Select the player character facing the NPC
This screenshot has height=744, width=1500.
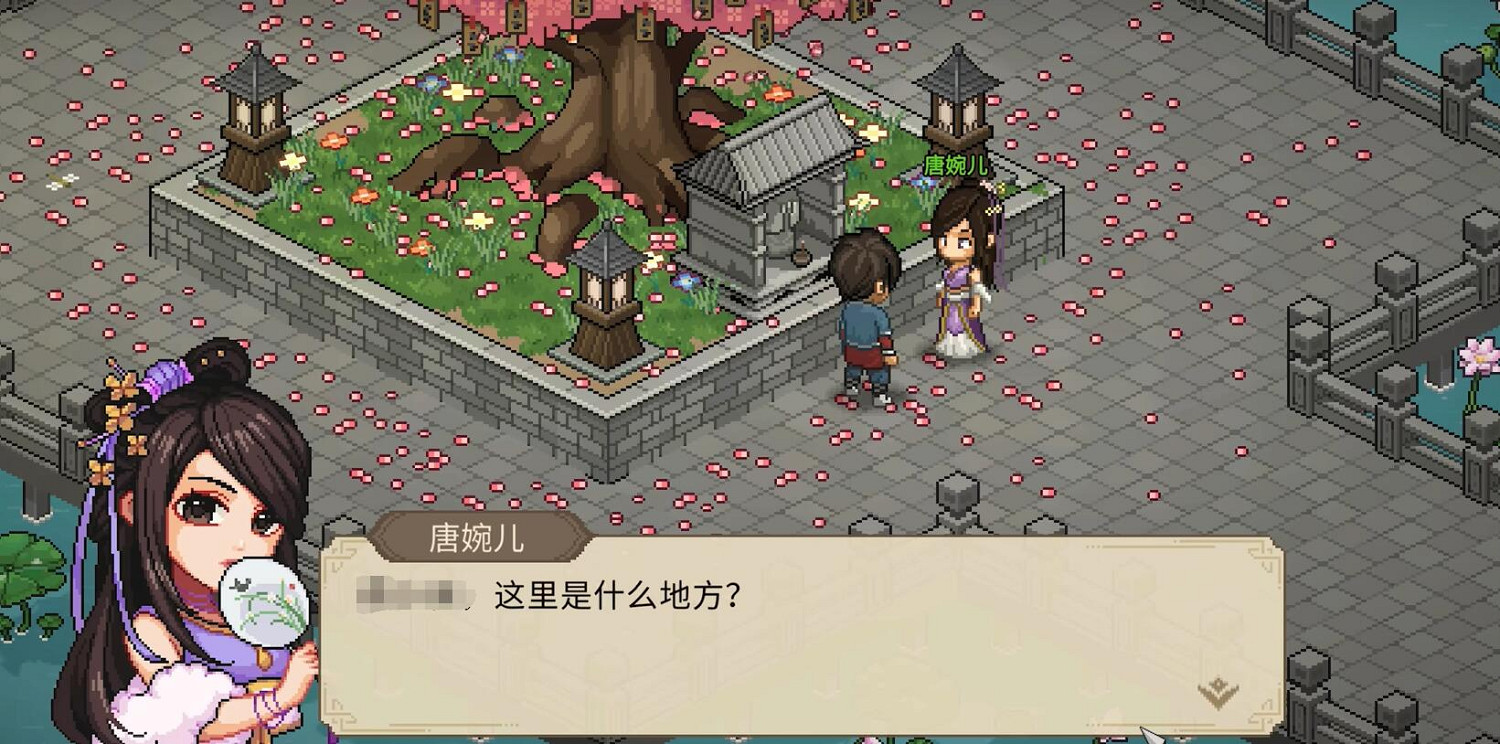tap(868, 310)
